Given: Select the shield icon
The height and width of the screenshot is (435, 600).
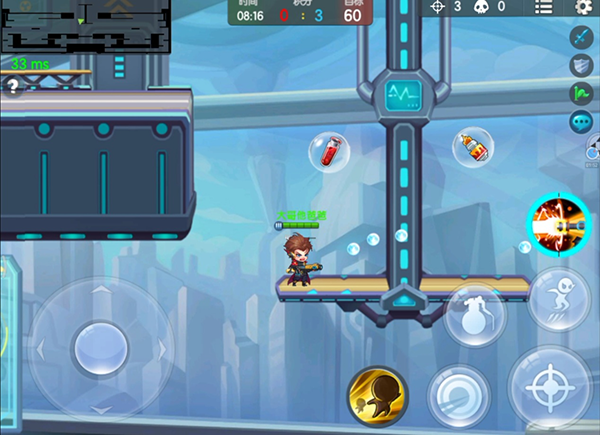Looking at the screenshot, I should pos(582,66).
